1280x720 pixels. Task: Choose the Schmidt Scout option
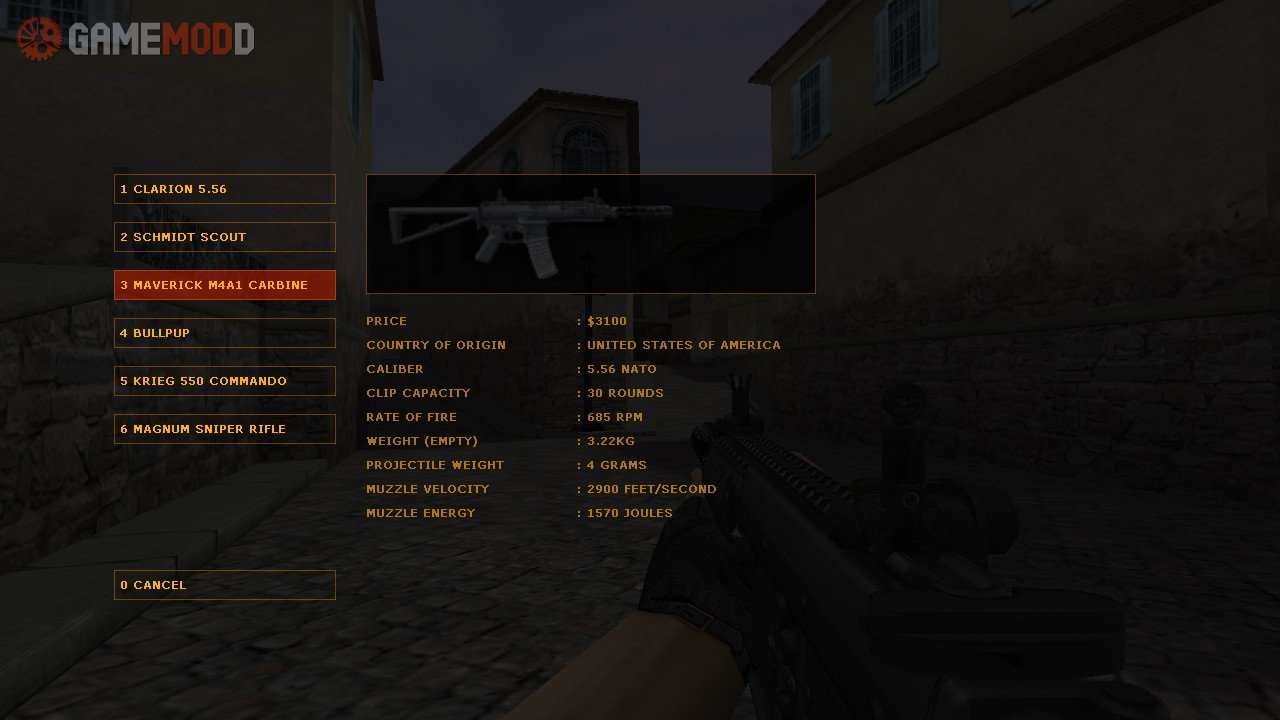(224, 237)
